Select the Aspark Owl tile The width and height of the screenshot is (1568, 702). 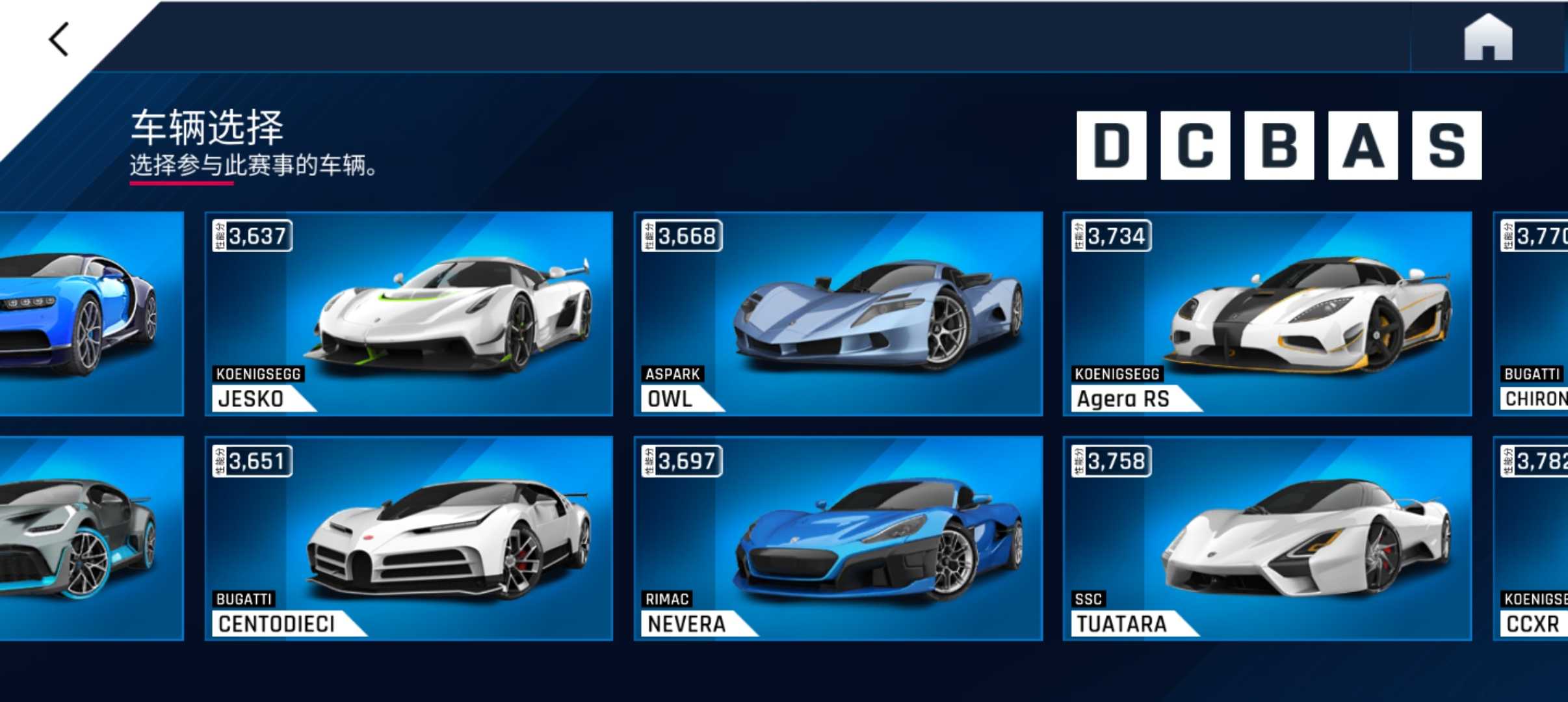coord(838,313)
